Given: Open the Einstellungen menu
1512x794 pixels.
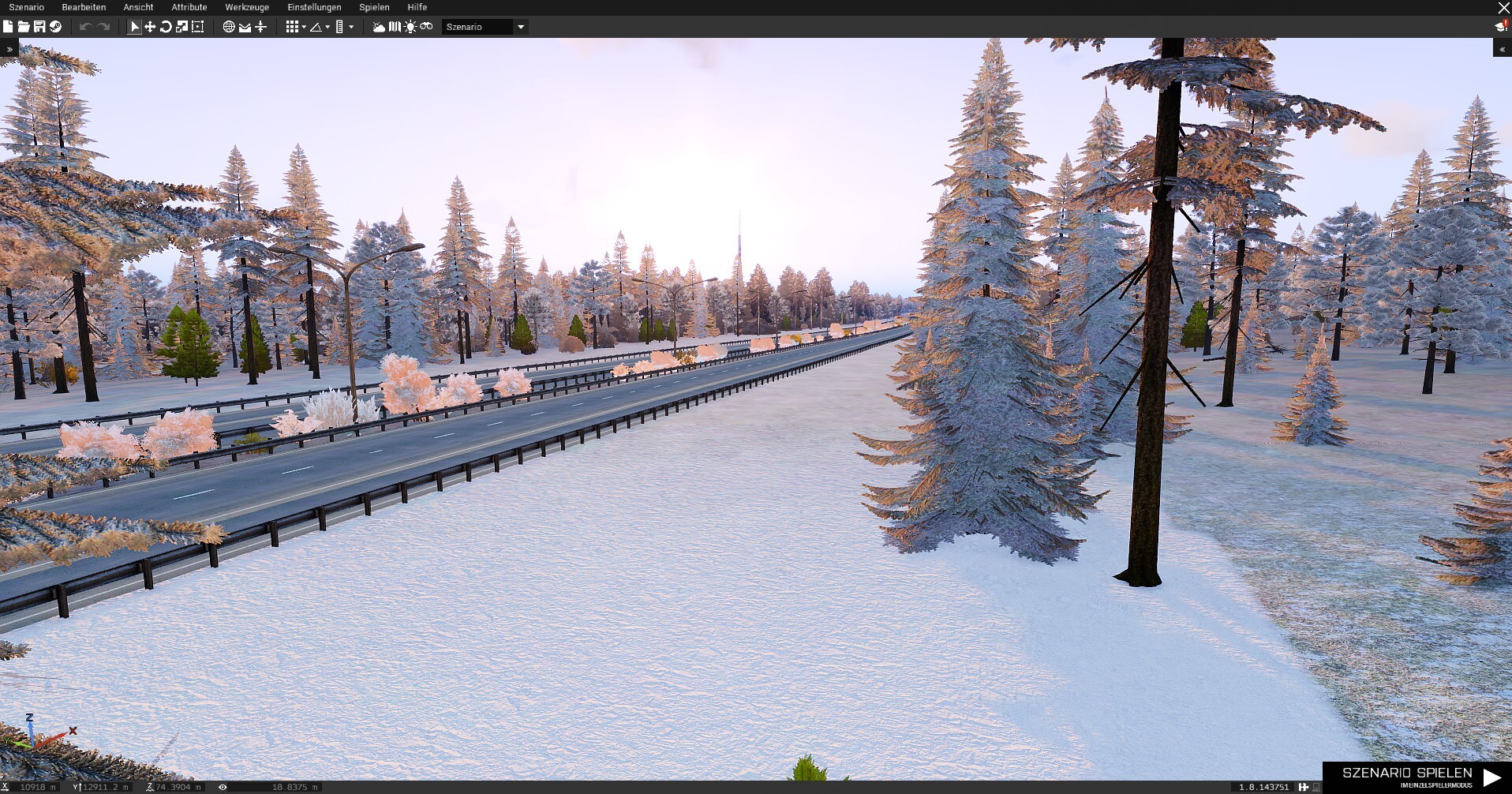Looking at the screenshot, I should 314,7.
